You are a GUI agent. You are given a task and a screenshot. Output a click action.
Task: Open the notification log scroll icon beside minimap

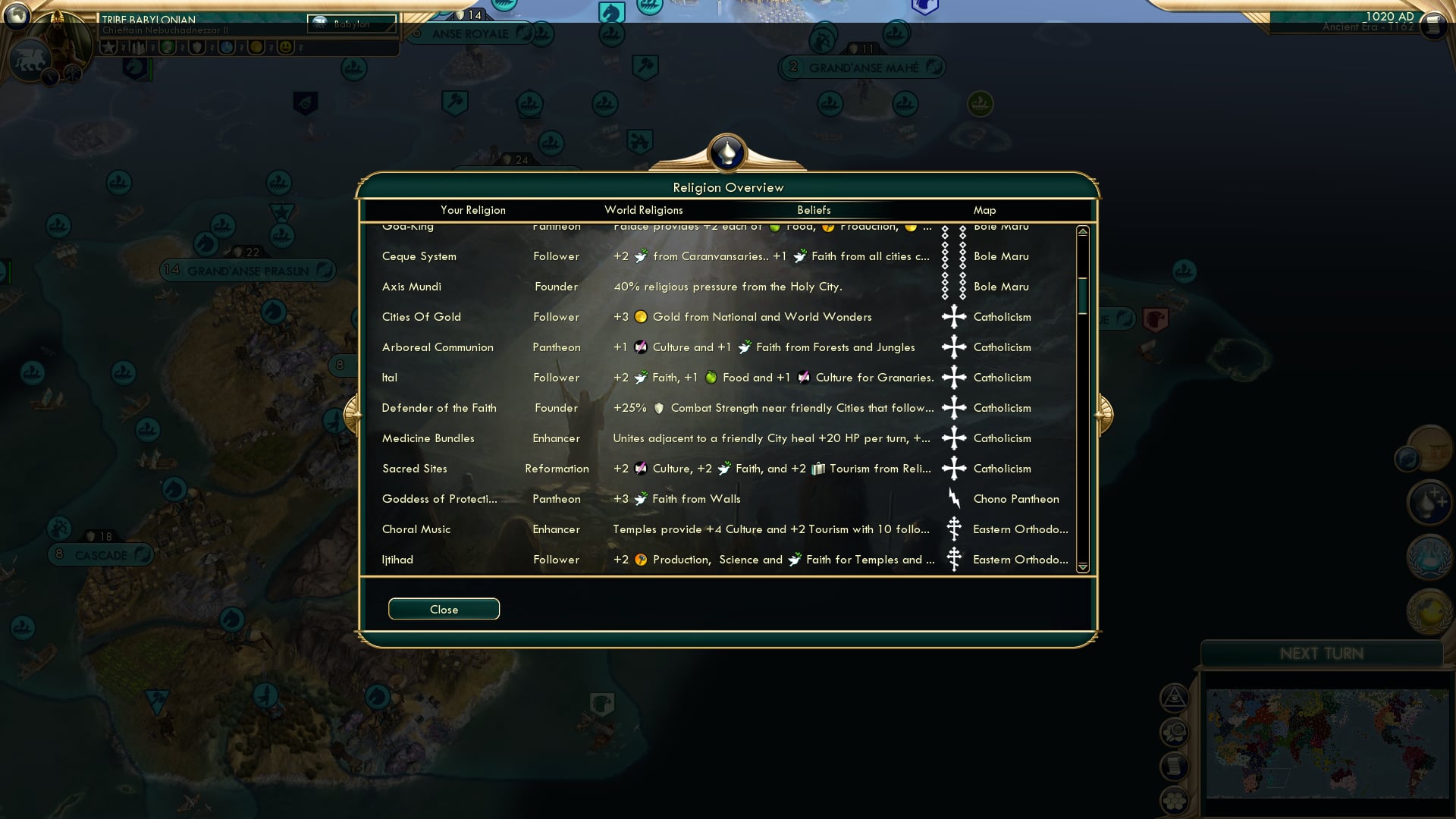tap(1175, 766)
